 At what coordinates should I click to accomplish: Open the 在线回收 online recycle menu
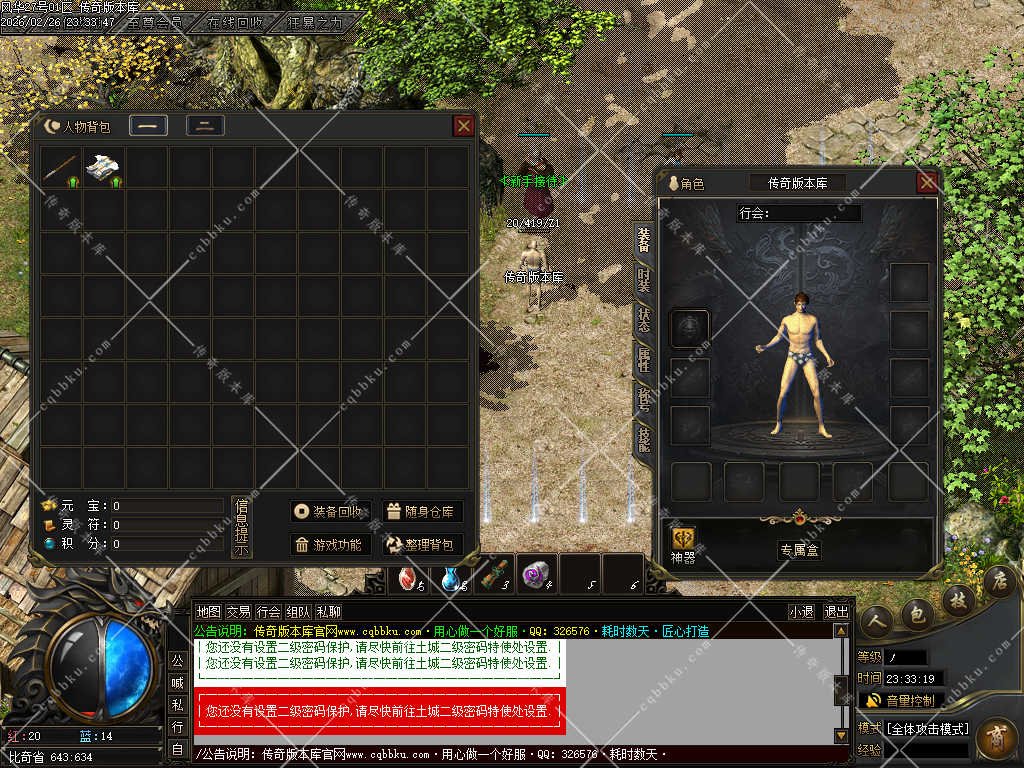pyautogui.click(x=236, y=21)
